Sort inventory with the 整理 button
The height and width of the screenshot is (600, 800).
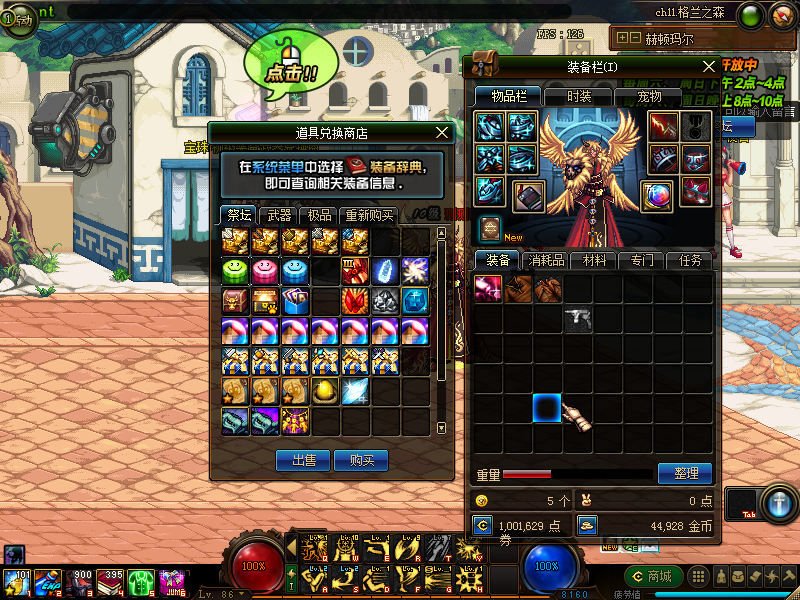pyautogui.click(x=685, y=473)
